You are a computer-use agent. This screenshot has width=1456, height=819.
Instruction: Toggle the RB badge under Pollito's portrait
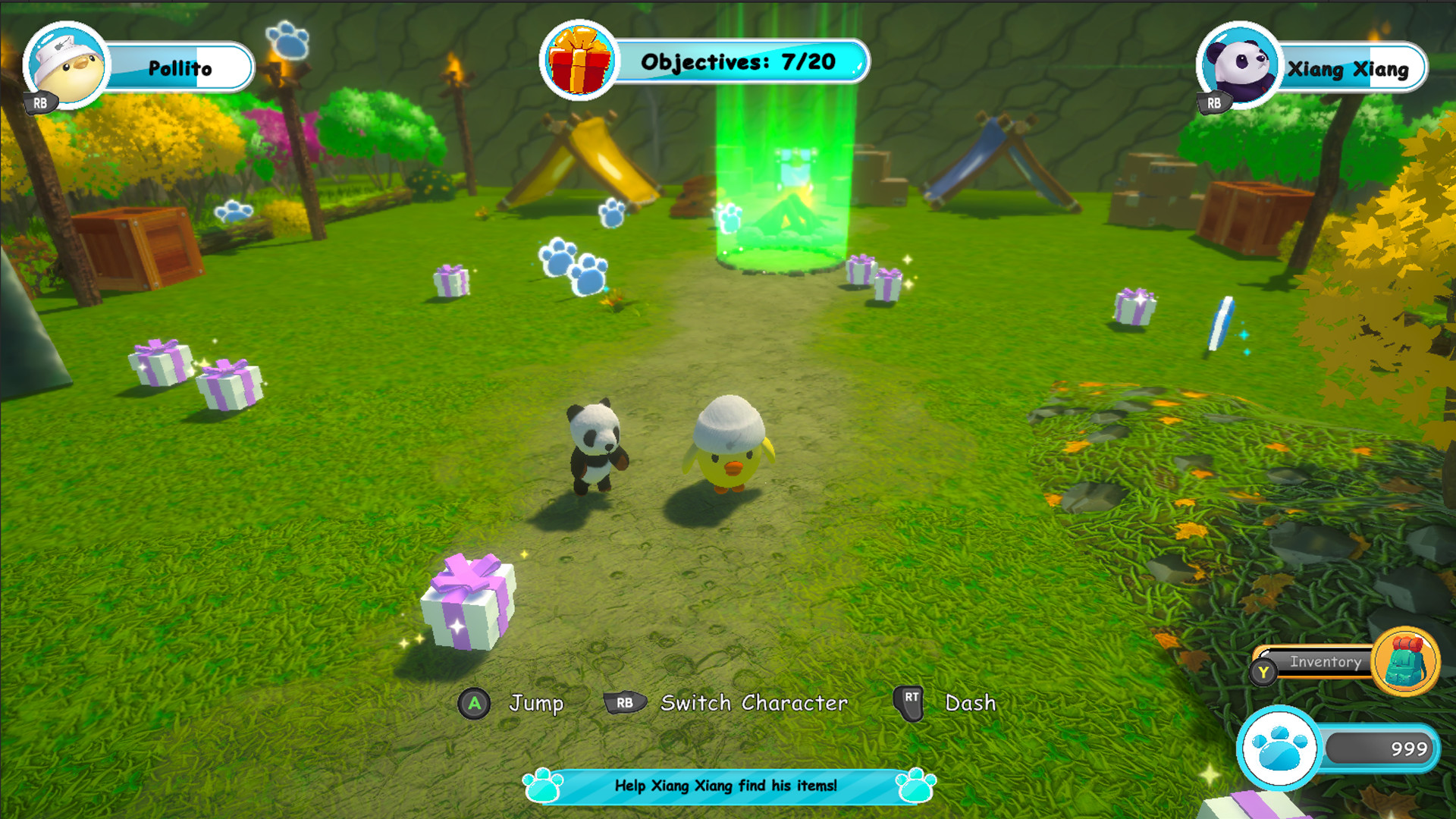click(x=42, y=101)
